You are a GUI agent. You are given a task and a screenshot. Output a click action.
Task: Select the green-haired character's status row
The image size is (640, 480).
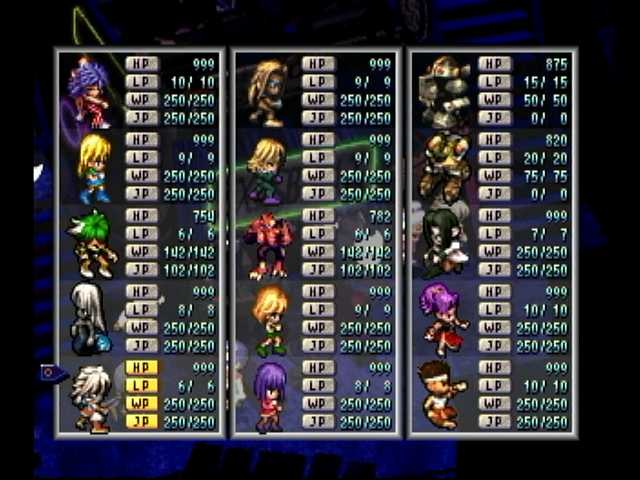pos(140,242)
